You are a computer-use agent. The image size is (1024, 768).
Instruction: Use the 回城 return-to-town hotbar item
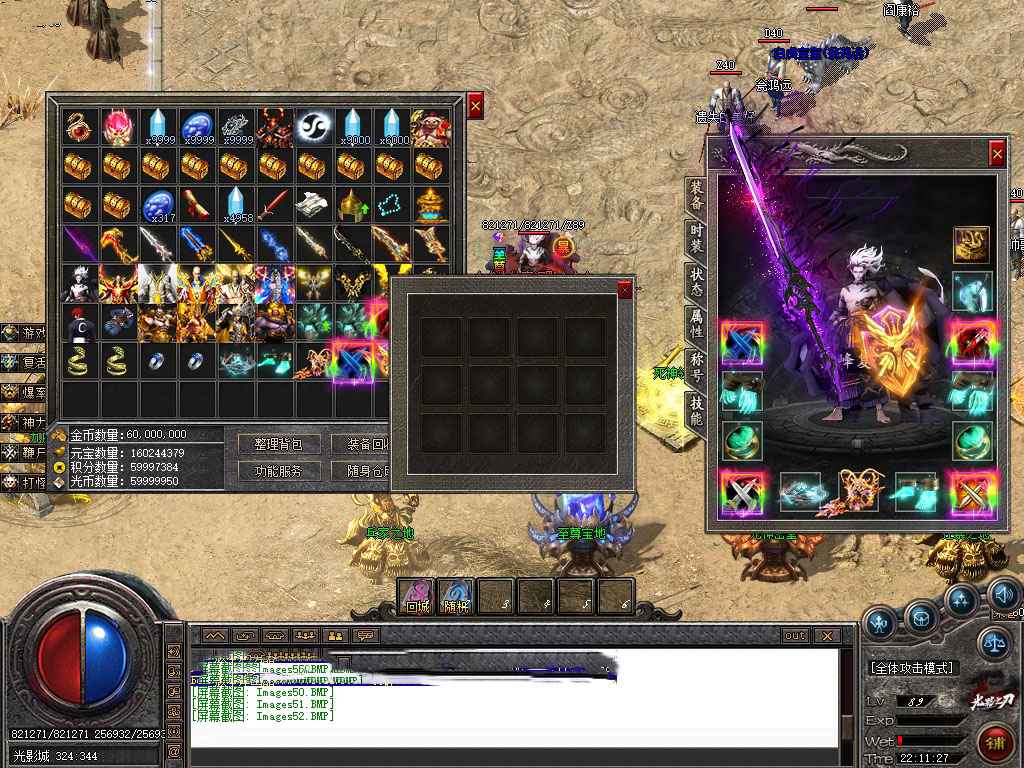[x=416, y=596]
